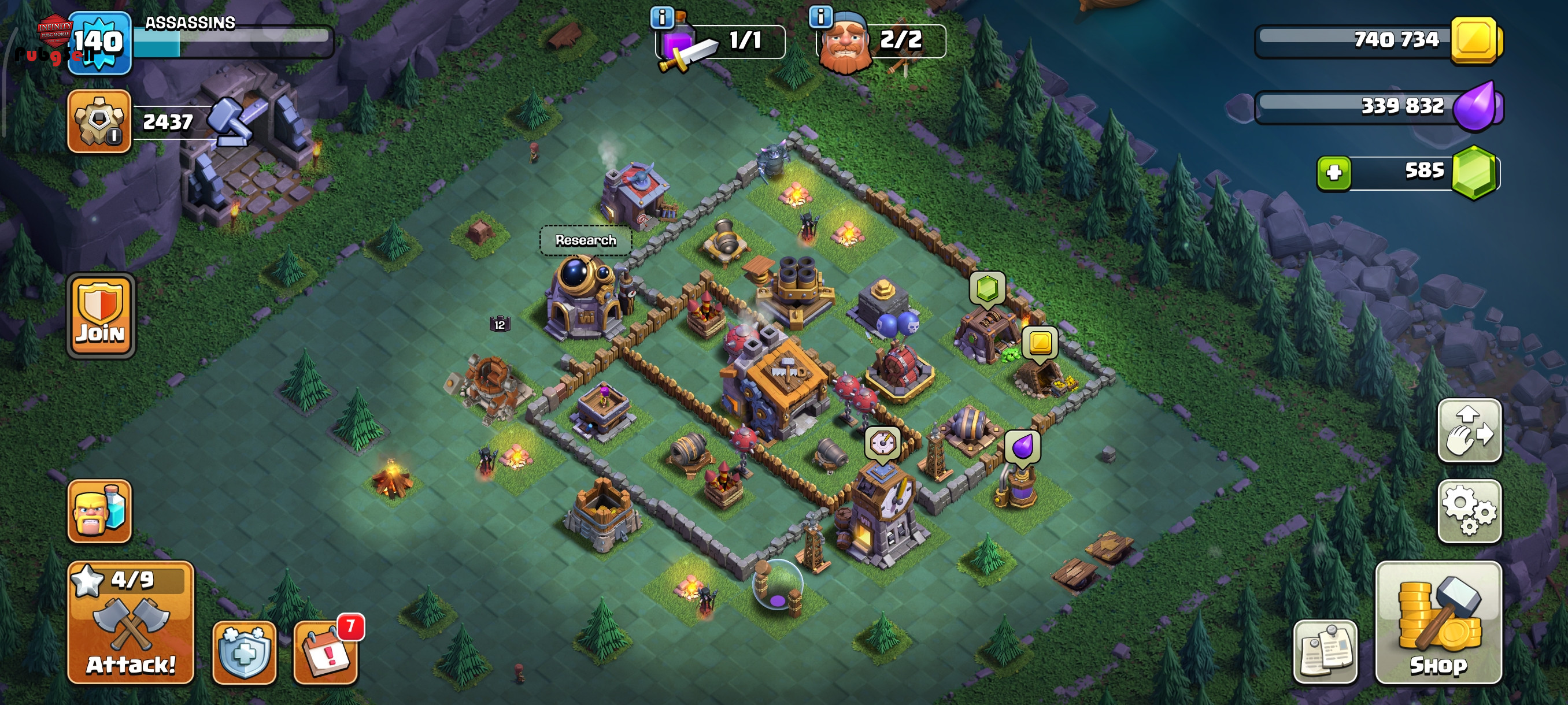
Task: Tap the Research label on the laboratory
Action: (586, 241)
